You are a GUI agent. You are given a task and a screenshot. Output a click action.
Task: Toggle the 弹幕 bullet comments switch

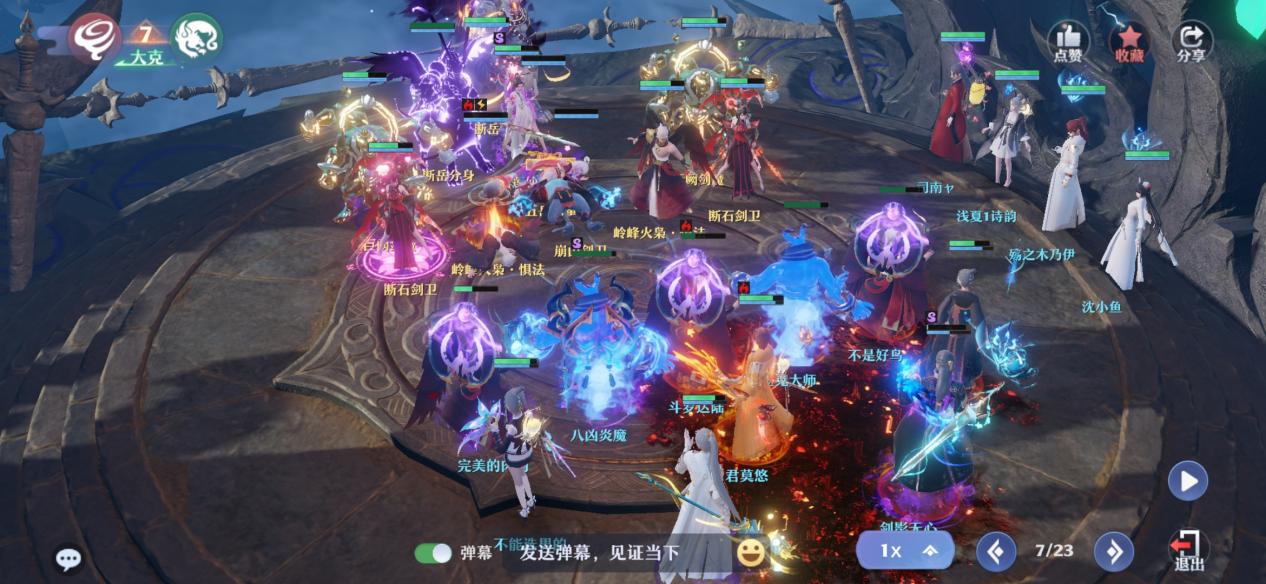(433, 553)
